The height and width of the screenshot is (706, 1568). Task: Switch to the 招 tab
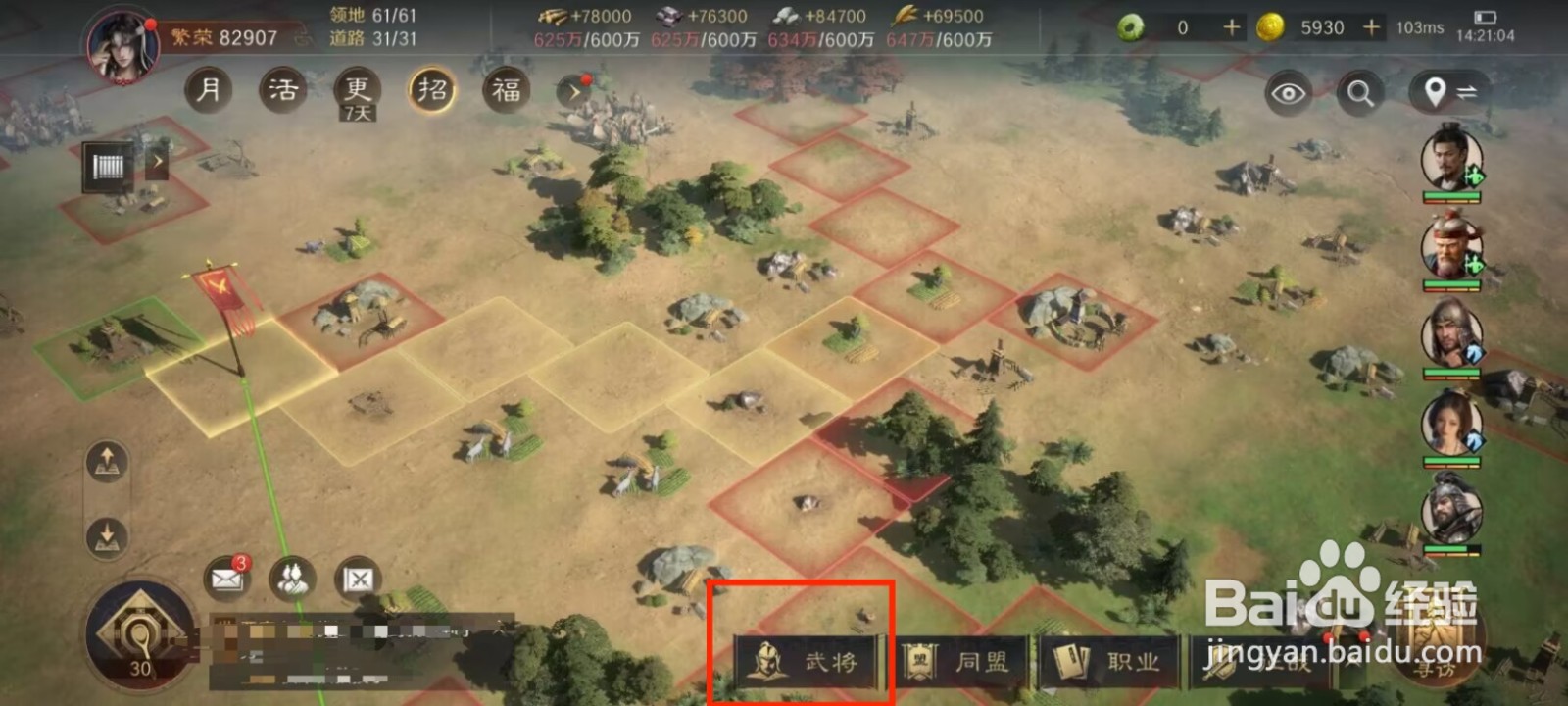coord(431,90)
